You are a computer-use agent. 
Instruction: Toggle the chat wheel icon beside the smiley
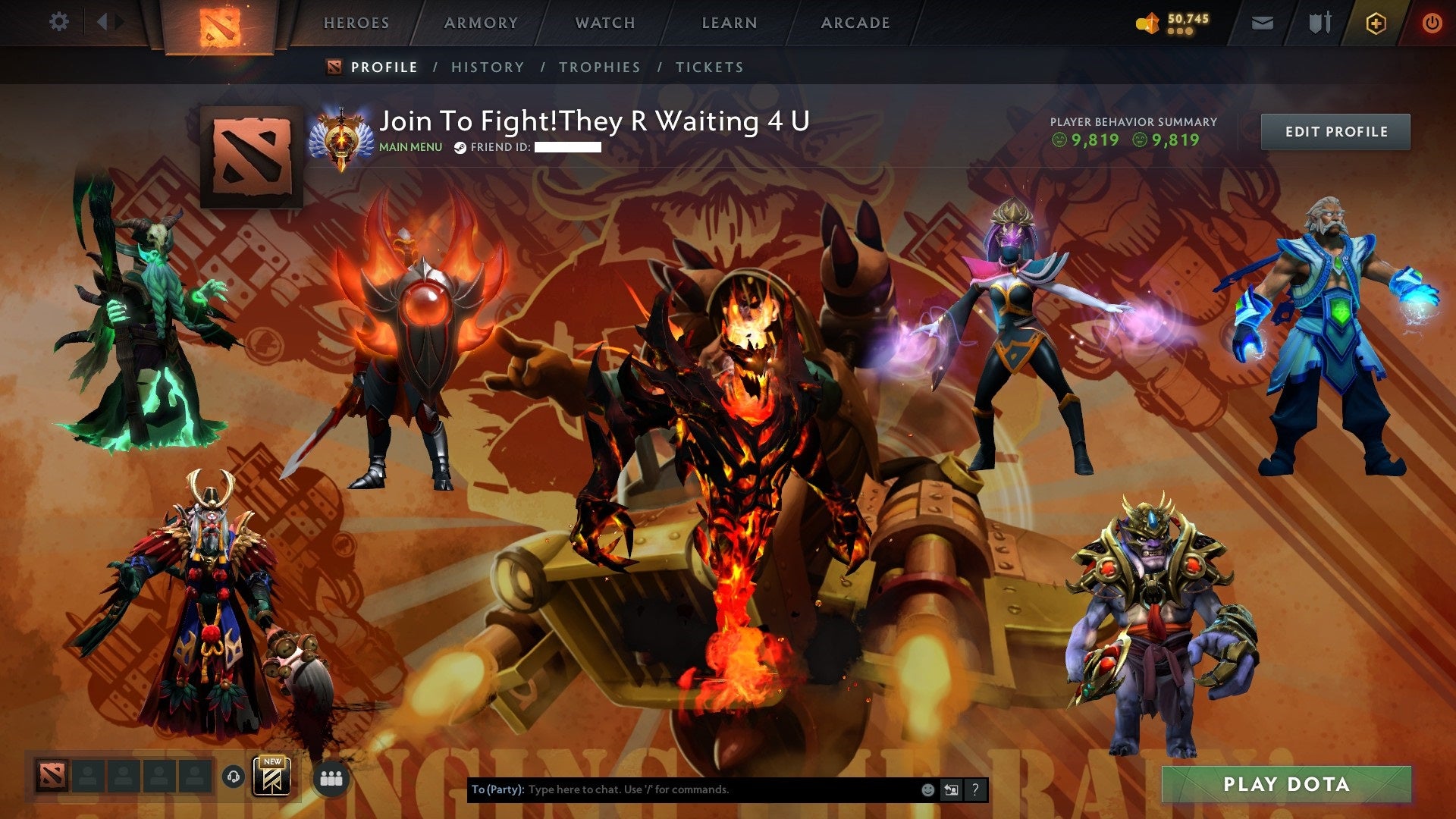point(950,789)
